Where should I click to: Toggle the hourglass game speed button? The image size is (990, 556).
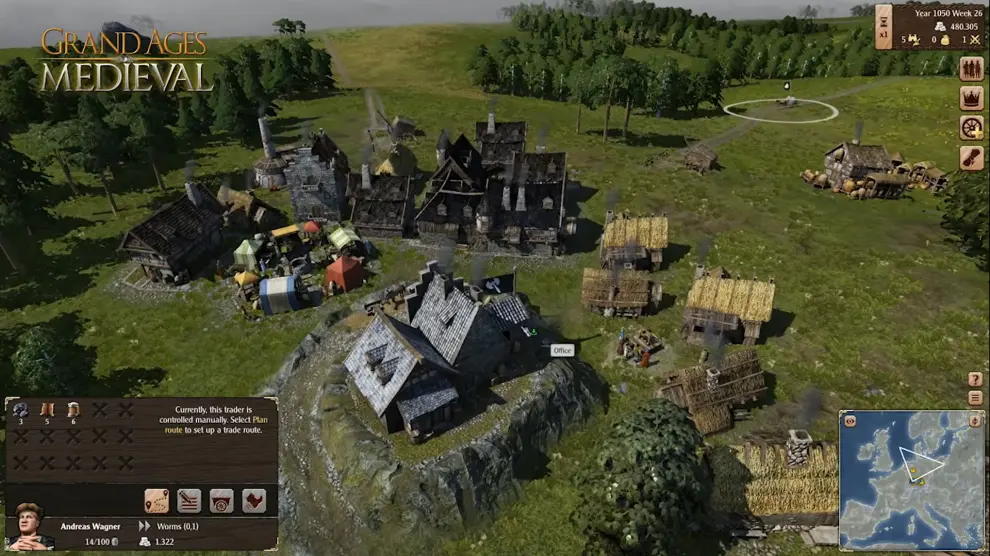point(883,23)
